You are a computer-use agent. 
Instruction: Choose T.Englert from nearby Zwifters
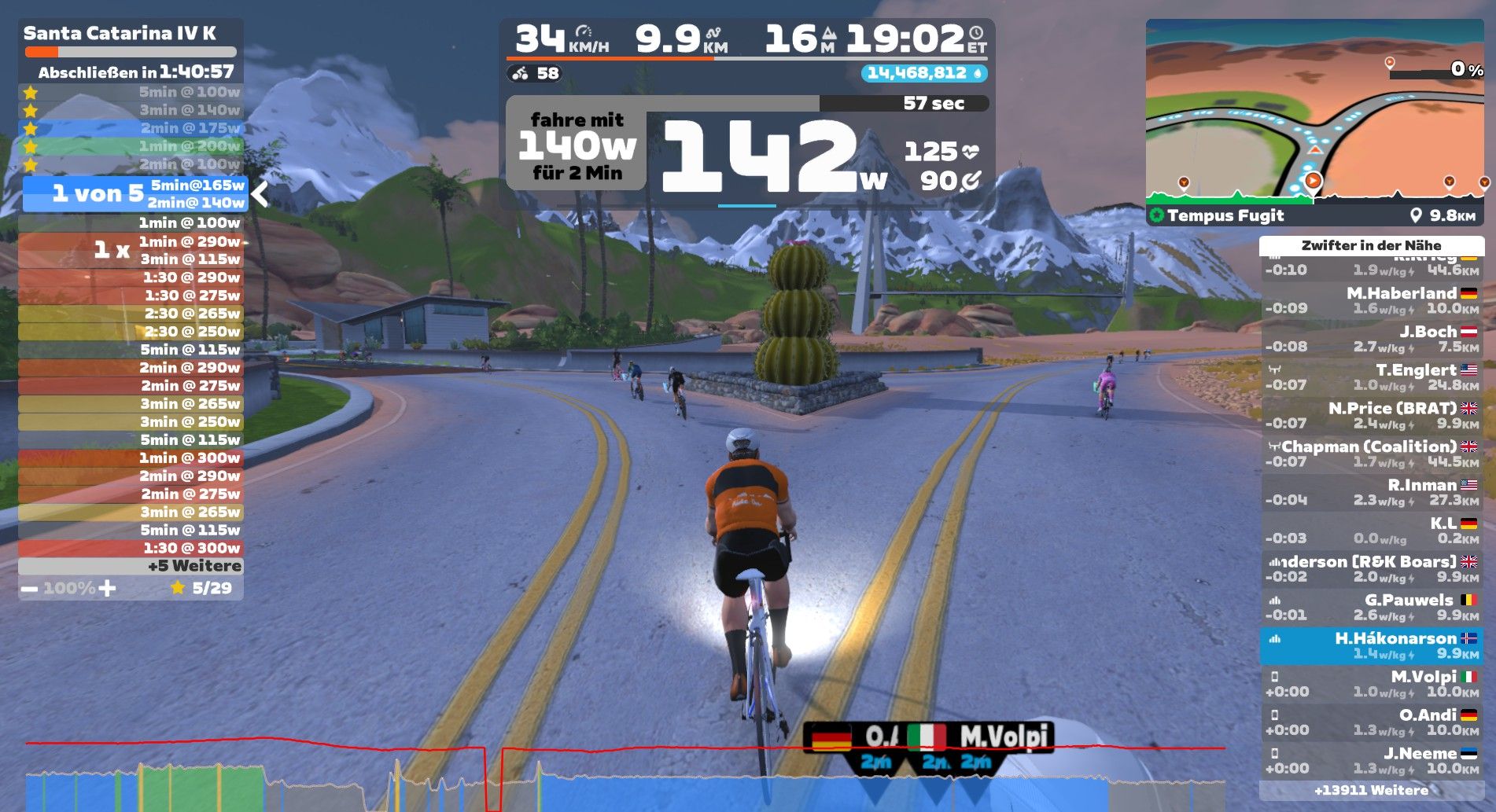click(1371, 377)
